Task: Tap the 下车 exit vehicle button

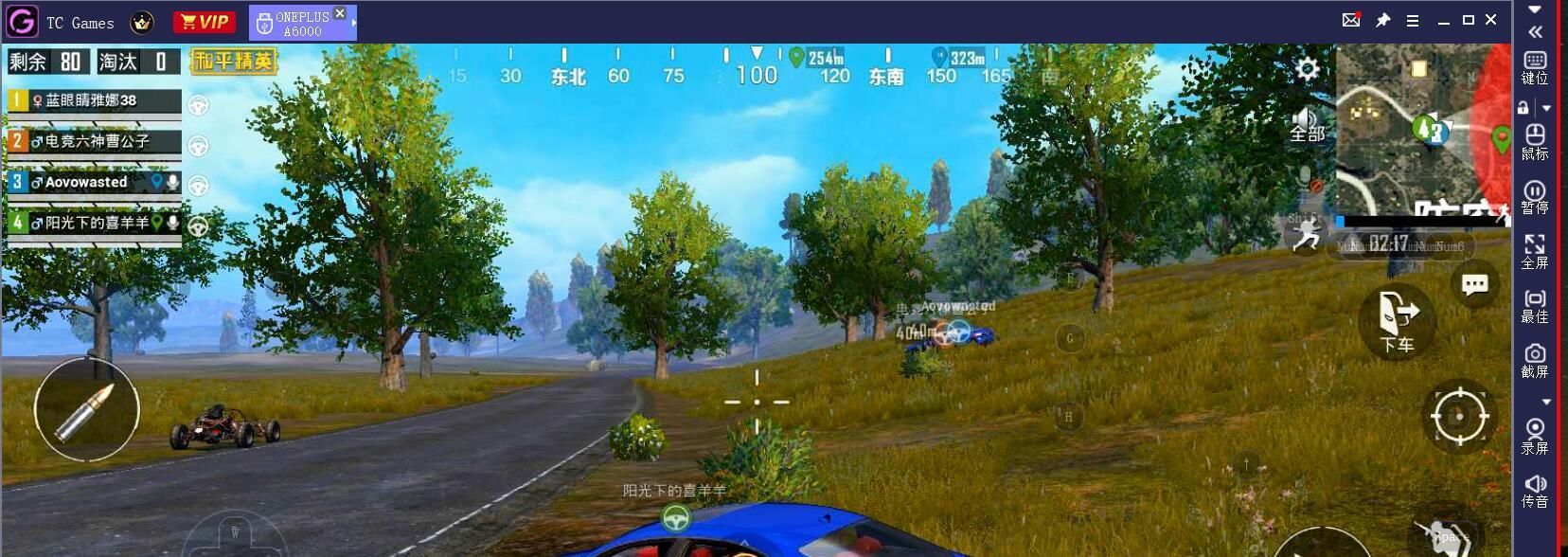Action: 1397,322
